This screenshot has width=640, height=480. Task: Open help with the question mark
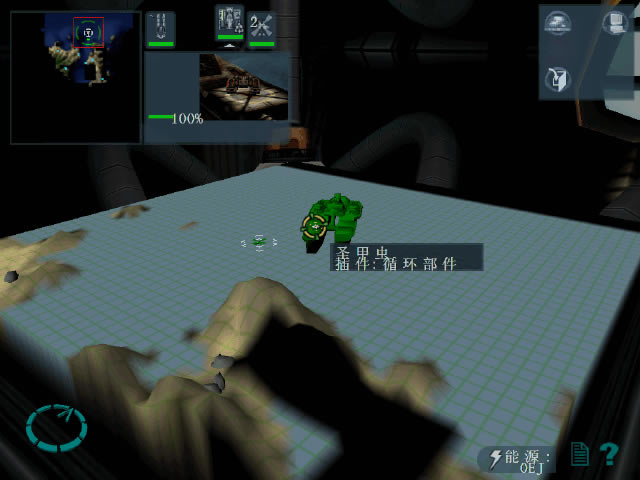pos(609,455)
